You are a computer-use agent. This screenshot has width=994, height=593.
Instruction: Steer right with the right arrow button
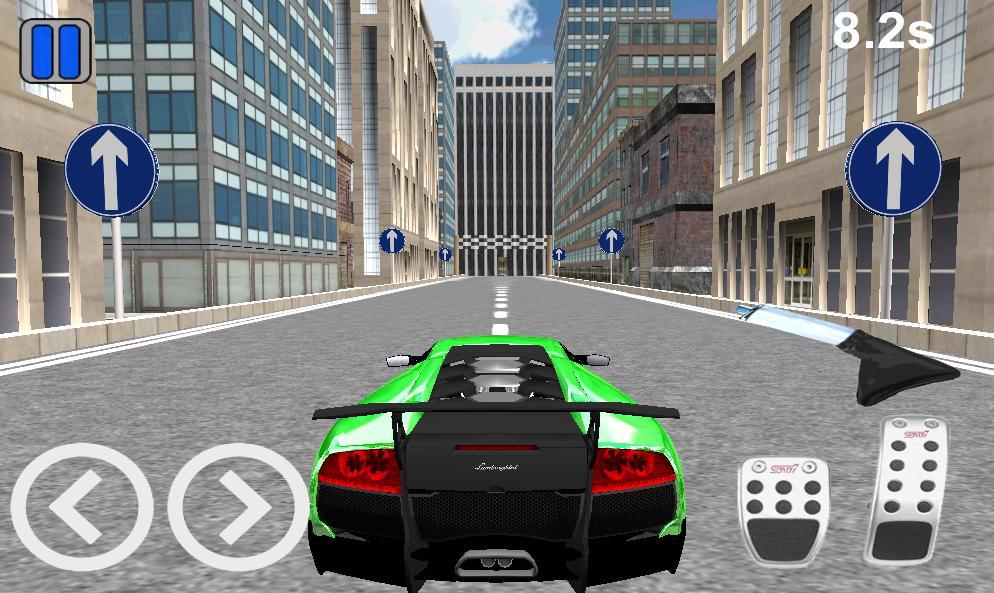(x=238, y=507)
